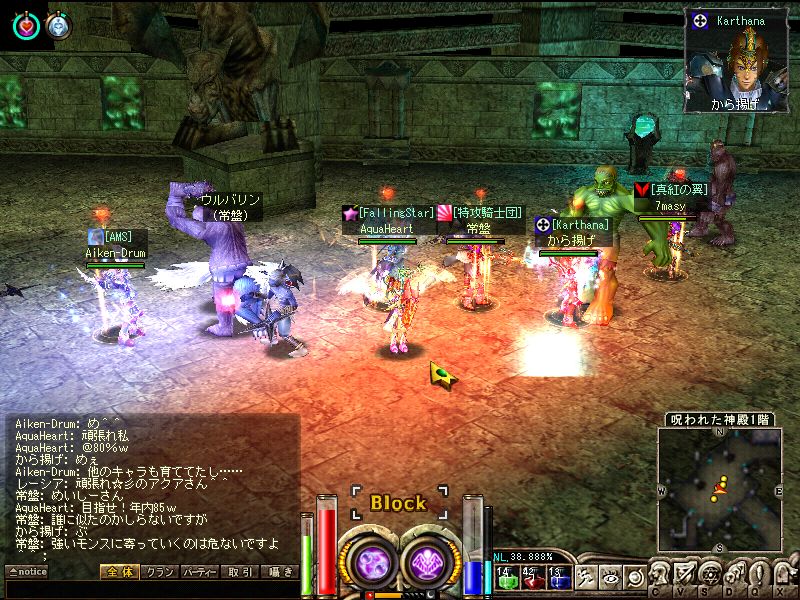
Task: Click the cursed temple minimap
Action: (719, 490)
